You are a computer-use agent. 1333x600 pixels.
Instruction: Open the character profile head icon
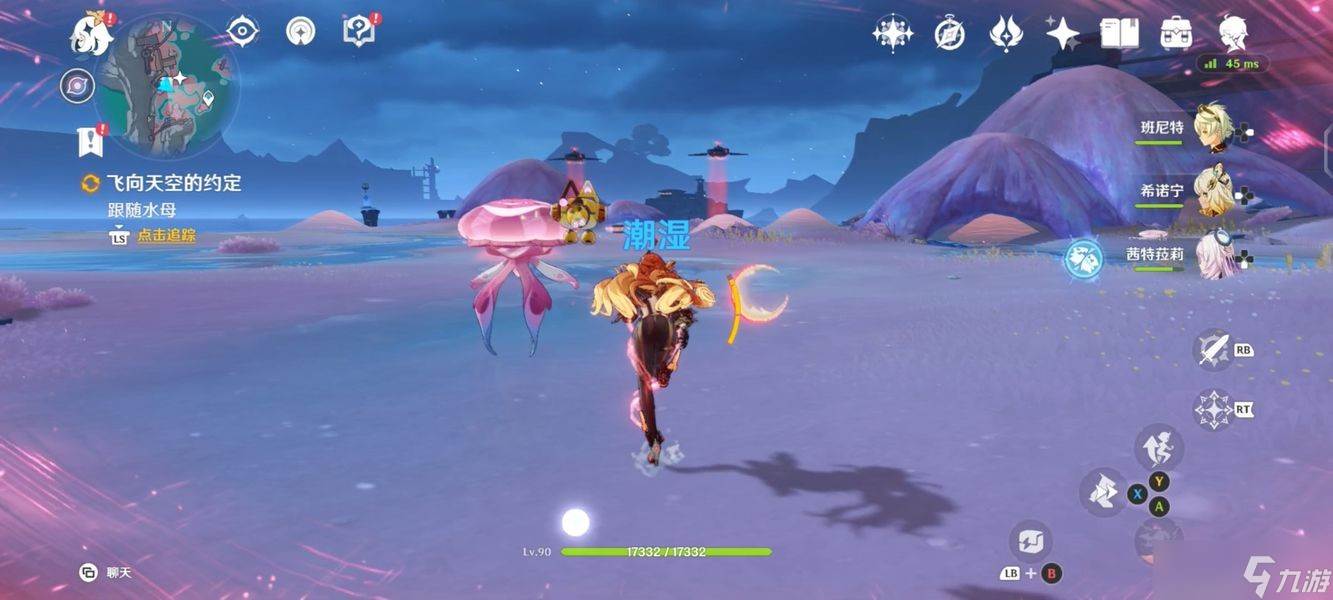(x=1233, y=34)
